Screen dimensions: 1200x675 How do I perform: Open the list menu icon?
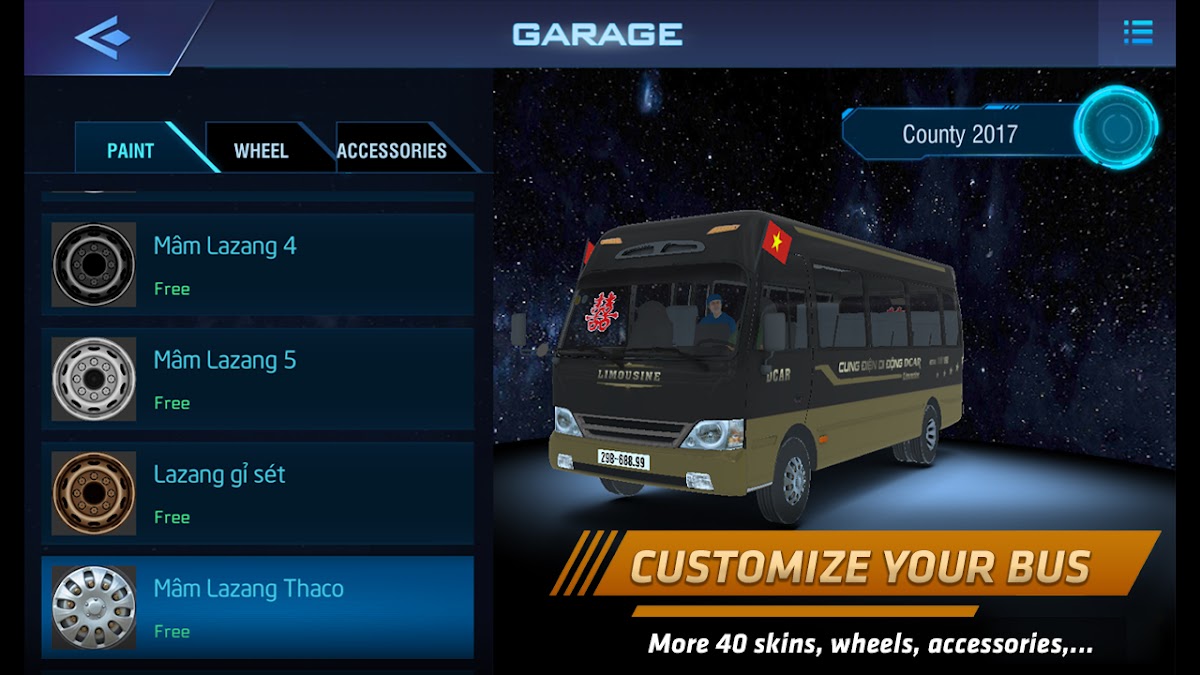1138,33
